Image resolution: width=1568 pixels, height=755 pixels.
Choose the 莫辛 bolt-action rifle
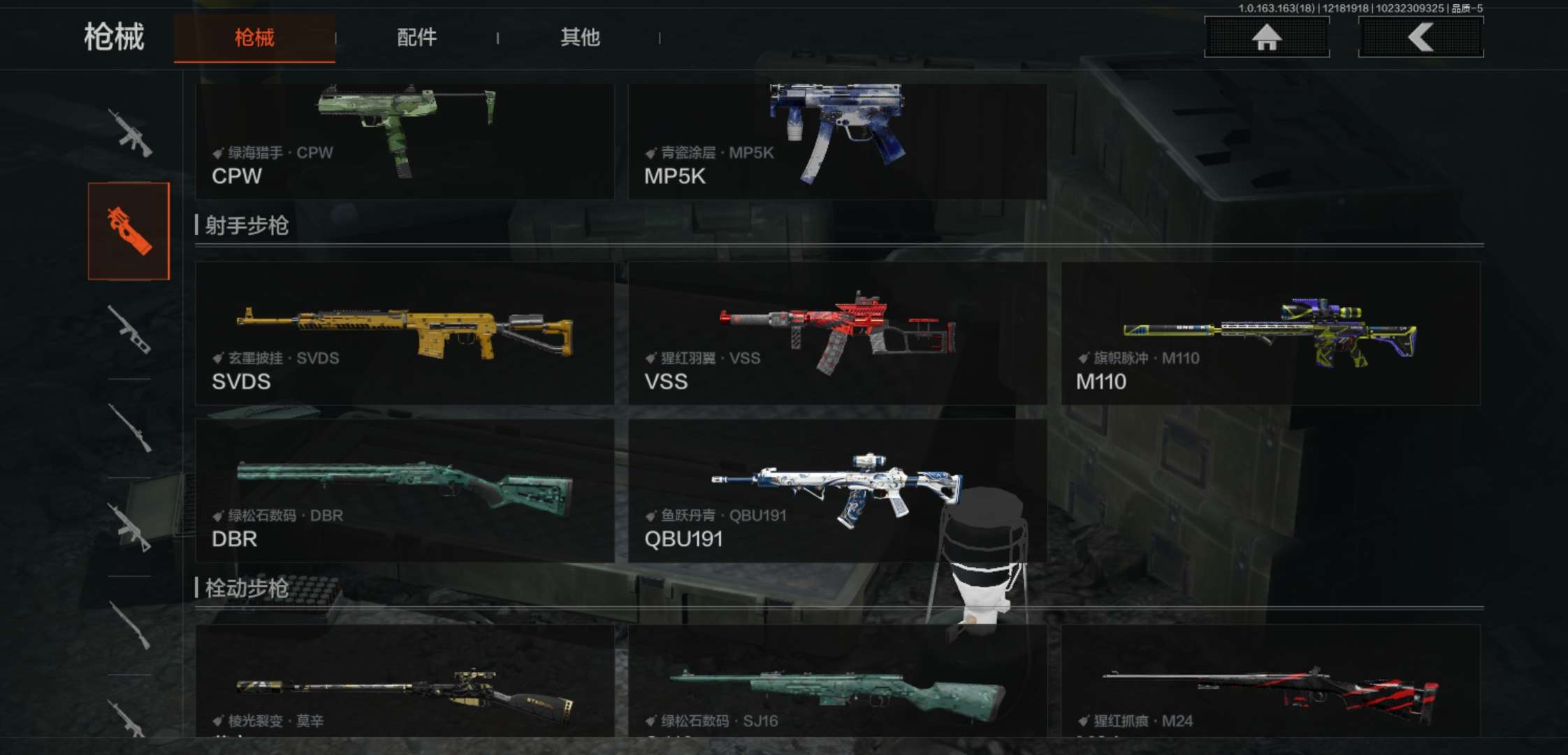(x=405, y=682)
